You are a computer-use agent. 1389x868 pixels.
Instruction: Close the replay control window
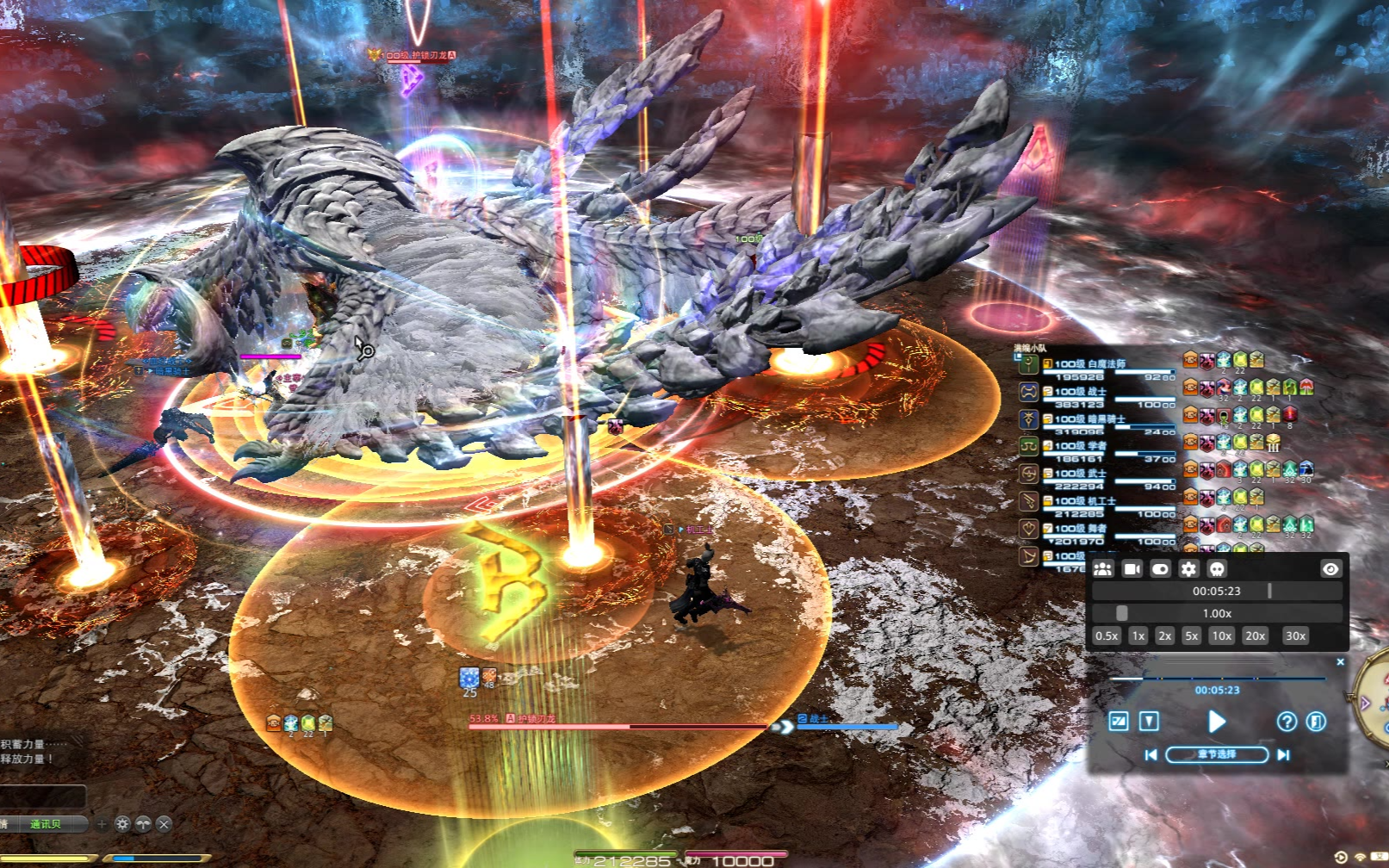pos(1340,662)
